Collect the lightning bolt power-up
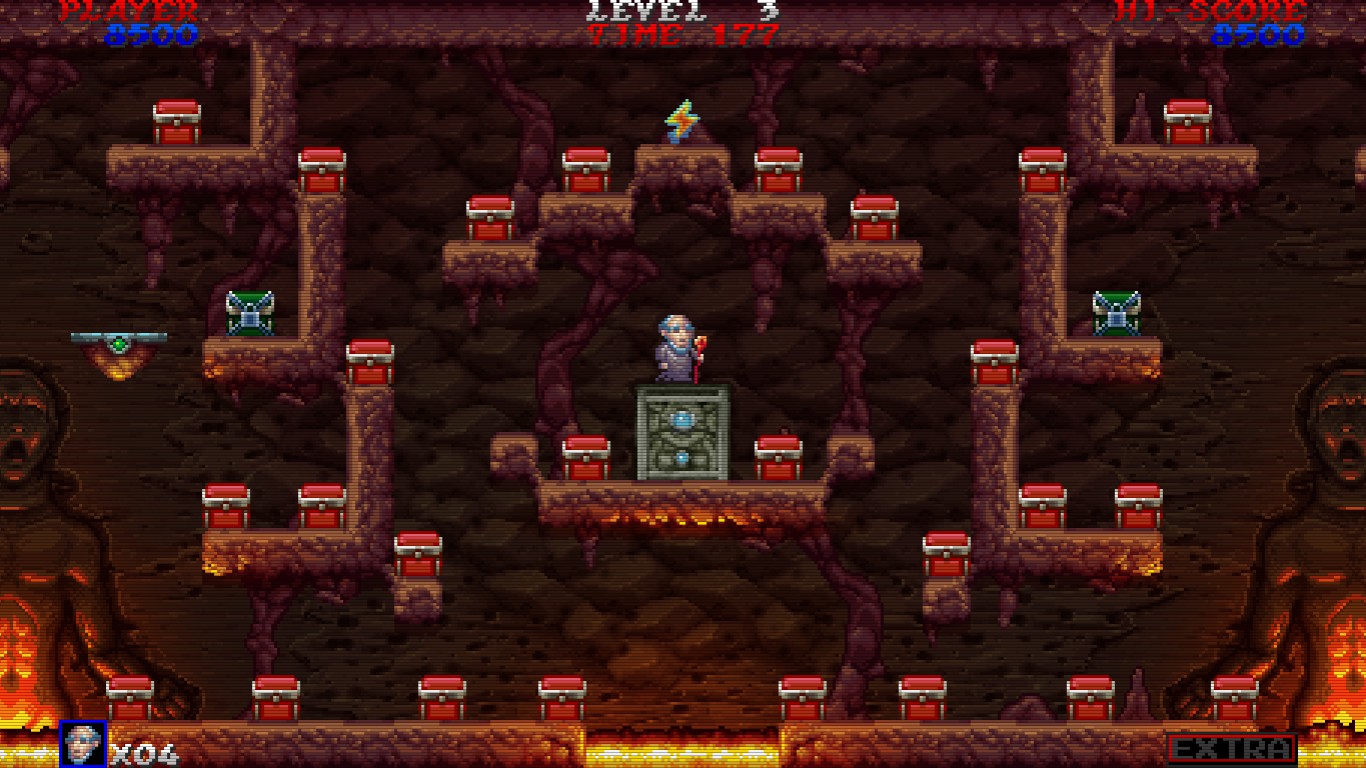The width and height of the screenshot is (1366, 768). coord(681,120)
